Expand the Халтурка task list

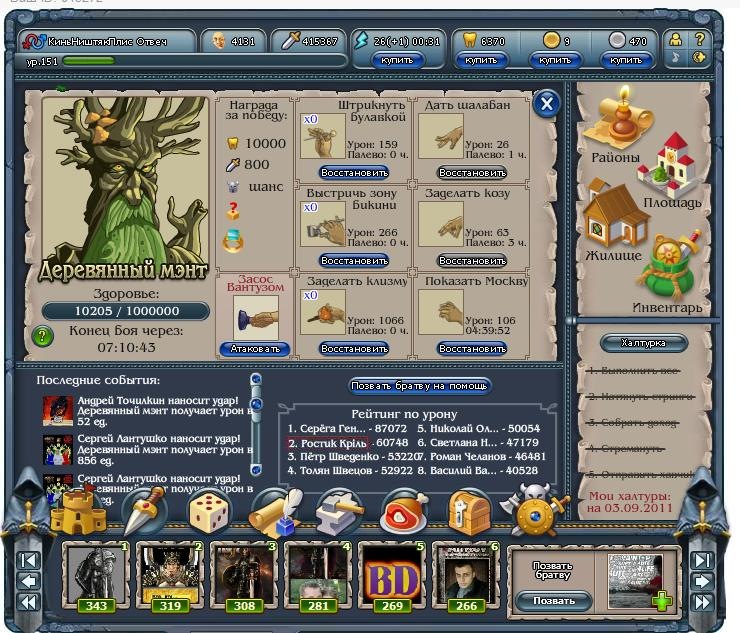643,343
